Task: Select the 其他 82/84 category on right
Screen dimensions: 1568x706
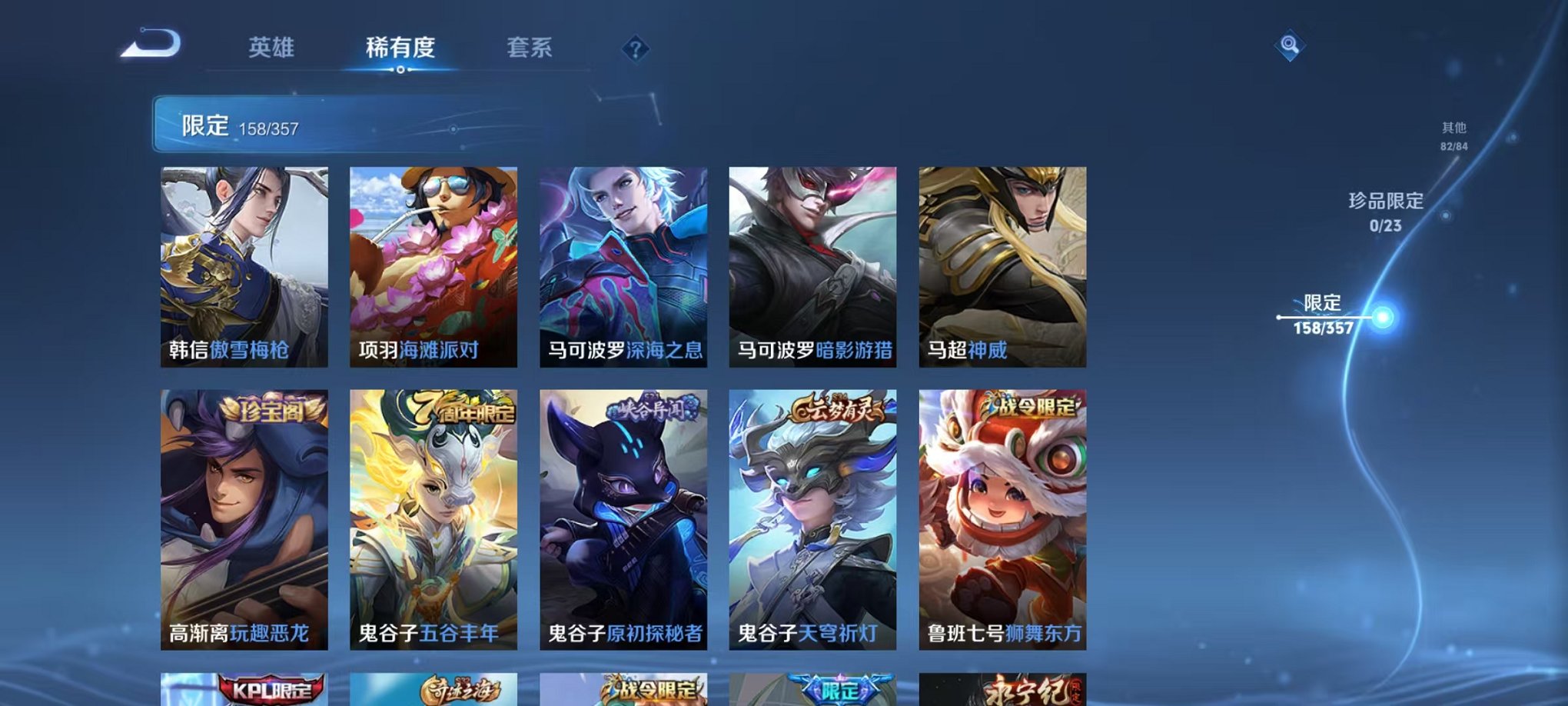Action: 1453,137
